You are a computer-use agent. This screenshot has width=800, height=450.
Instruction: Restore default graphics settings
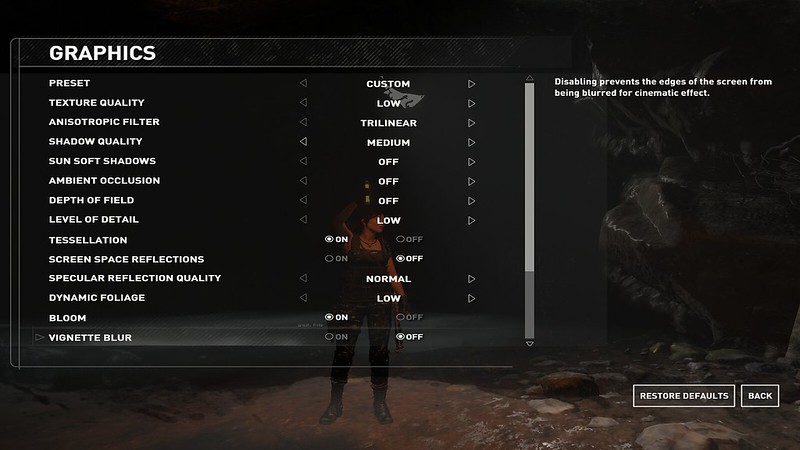[685, 396]
